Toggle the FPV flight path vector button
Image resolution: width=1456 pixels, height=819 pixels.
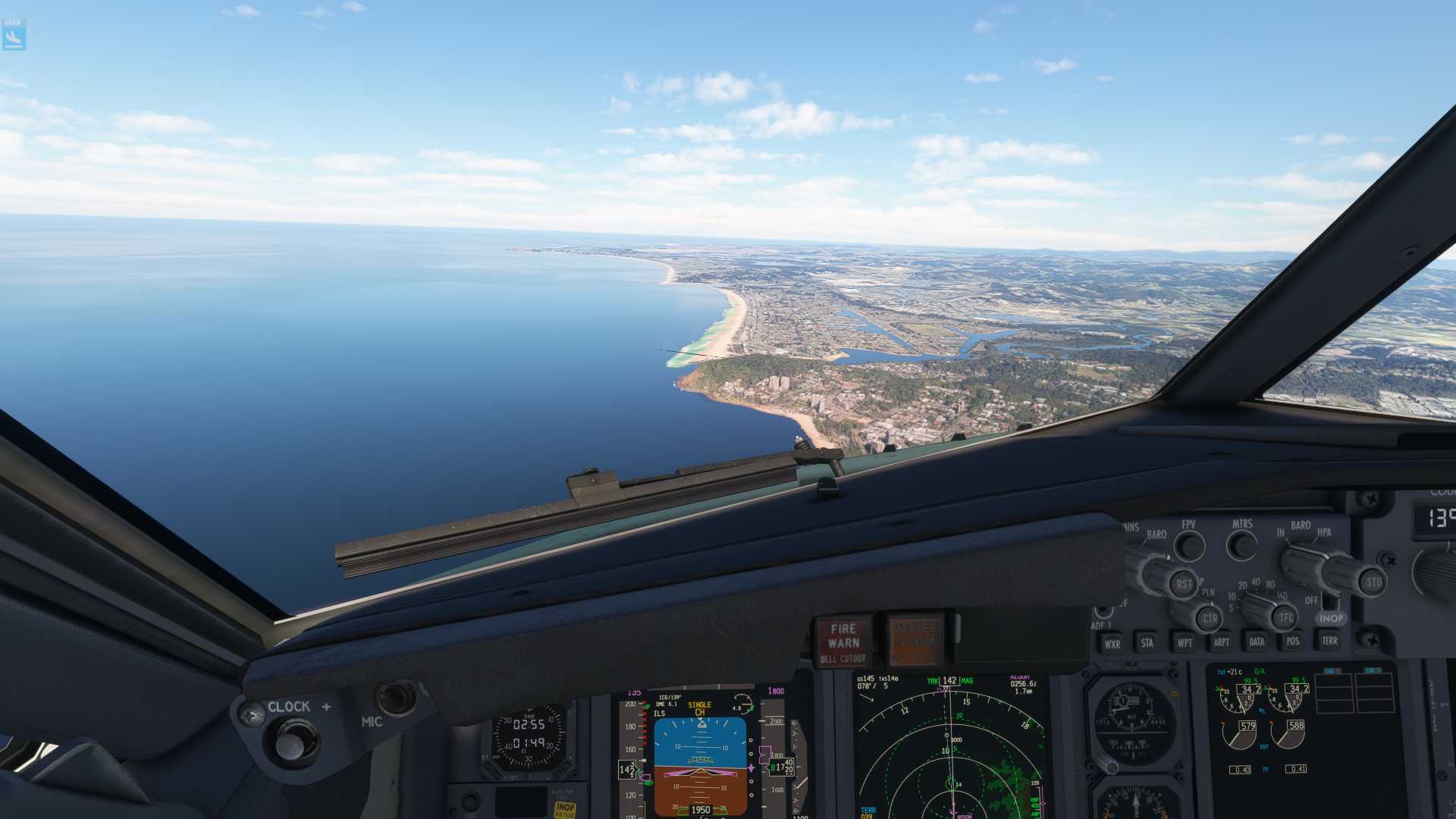[x=1189, y=545]
